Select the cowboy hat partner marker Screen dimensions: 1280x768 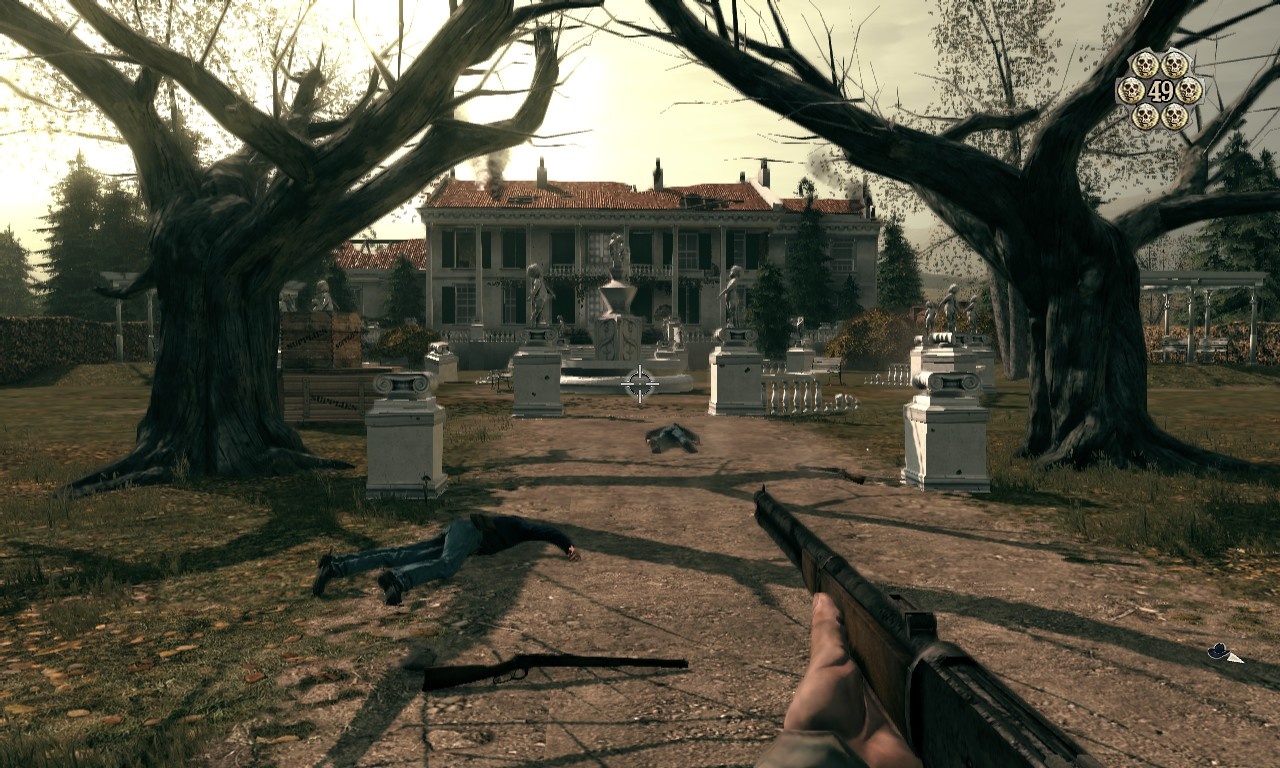tap(1219, 652)
